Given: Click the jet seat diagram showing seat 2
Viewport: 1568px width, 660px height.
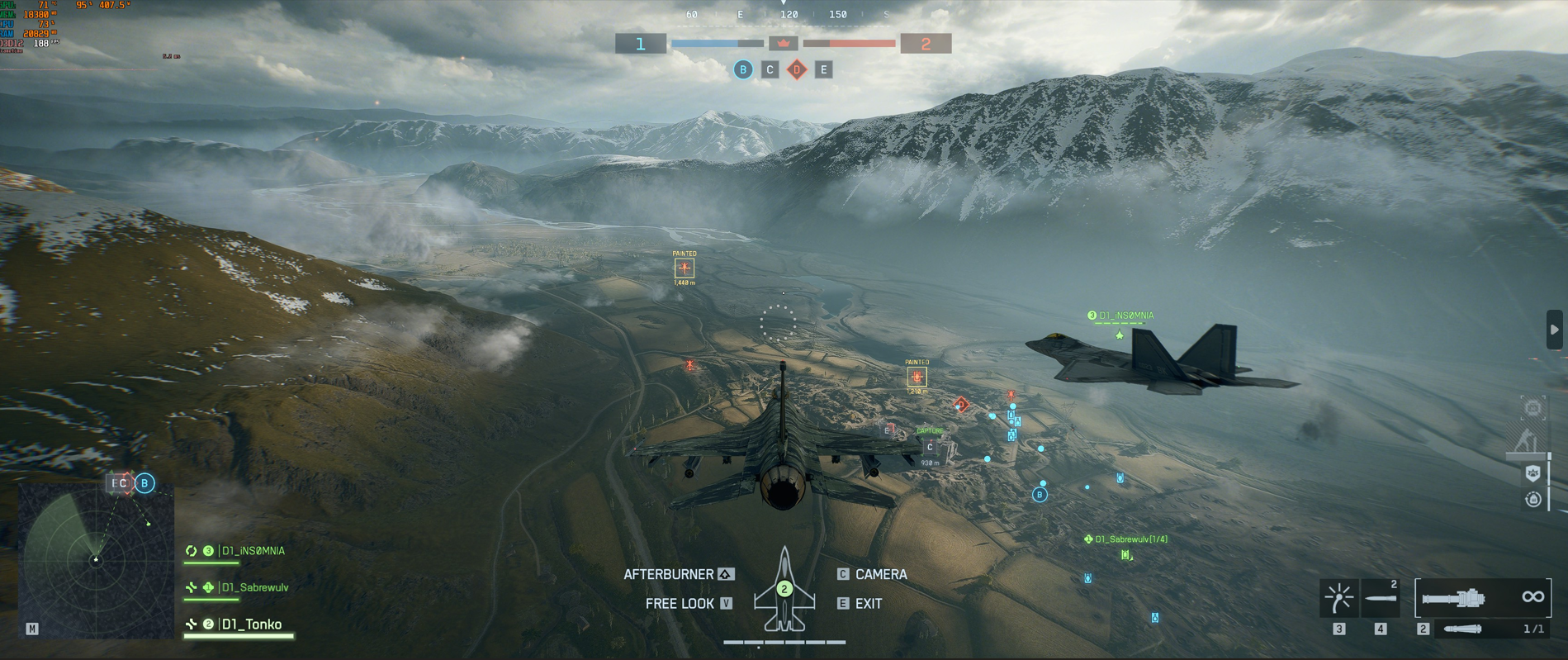Looking at the screenshot, I should tap(784, 590).
